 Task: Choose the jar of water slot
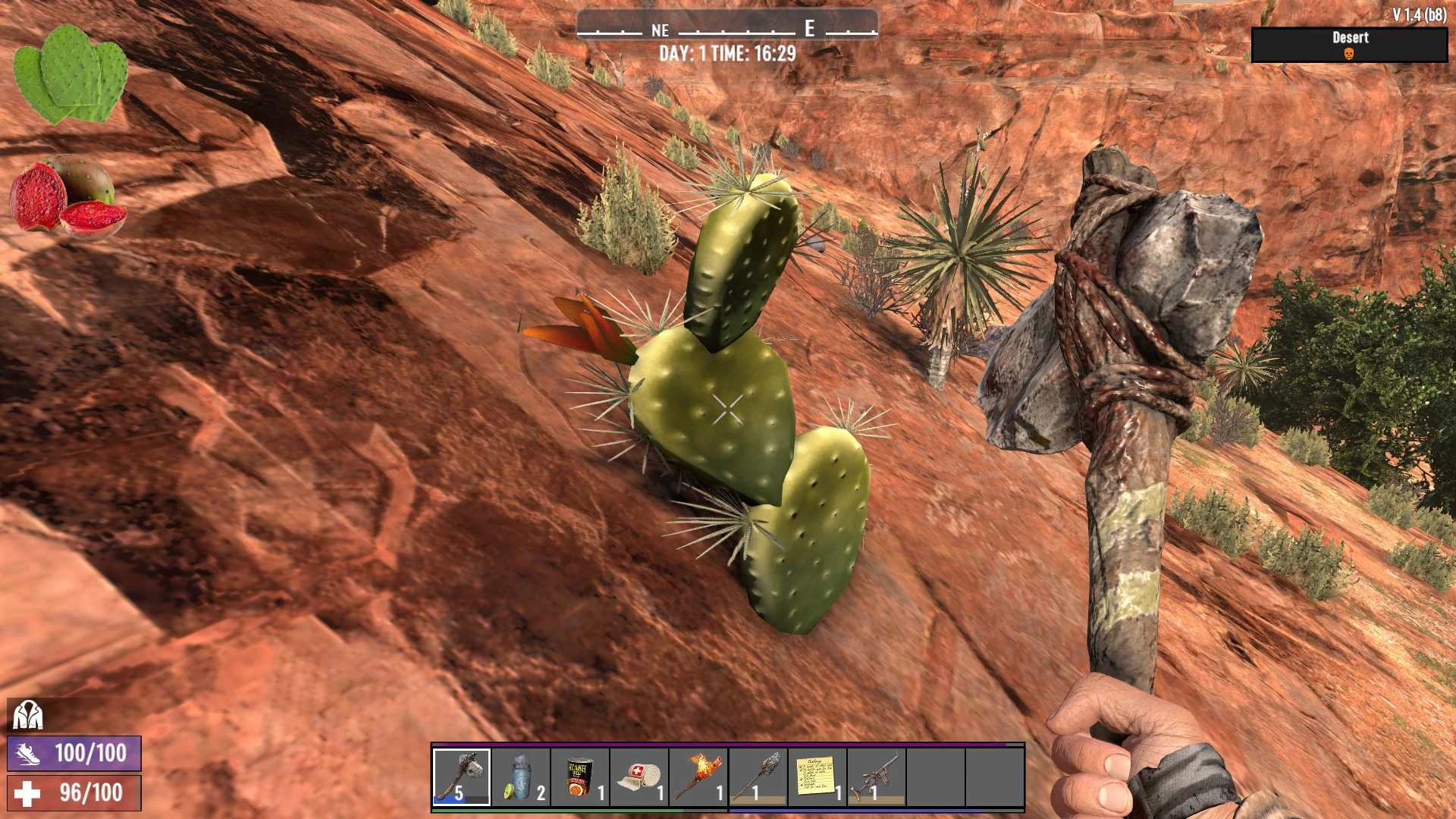tap(521, 777)
